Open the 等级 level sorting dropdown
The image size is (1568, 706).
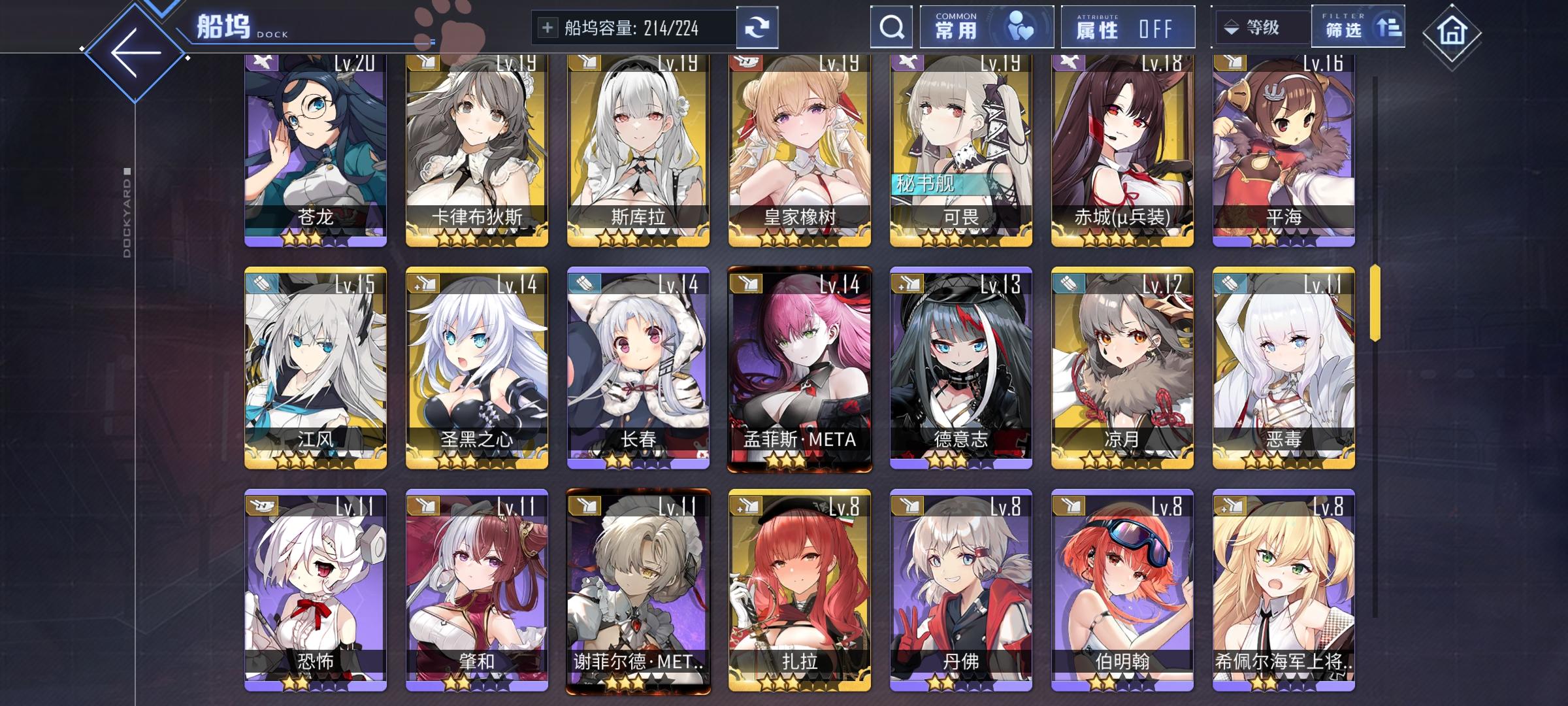[x=1260, y=27]
